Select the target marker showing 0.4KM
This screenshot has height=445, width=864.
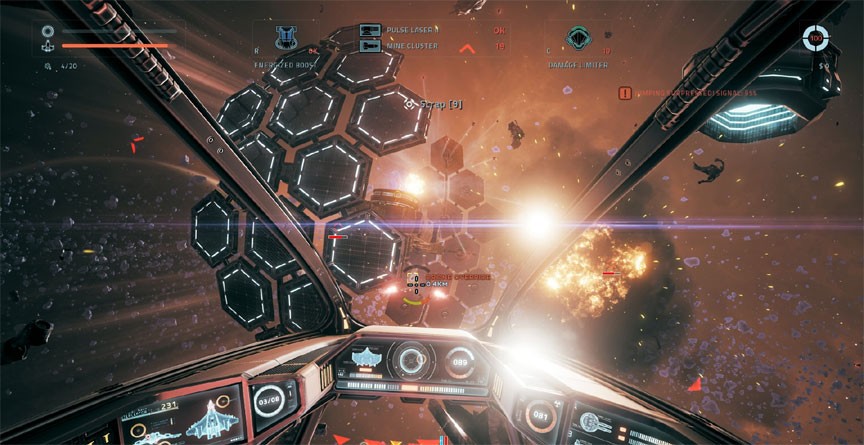point(414,284)
